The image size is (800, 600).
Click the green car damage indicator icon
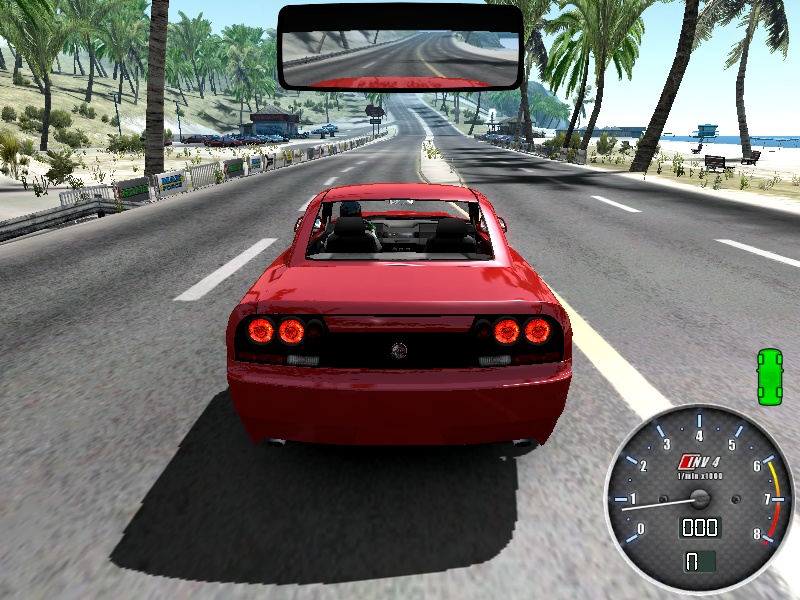[769, 376]
